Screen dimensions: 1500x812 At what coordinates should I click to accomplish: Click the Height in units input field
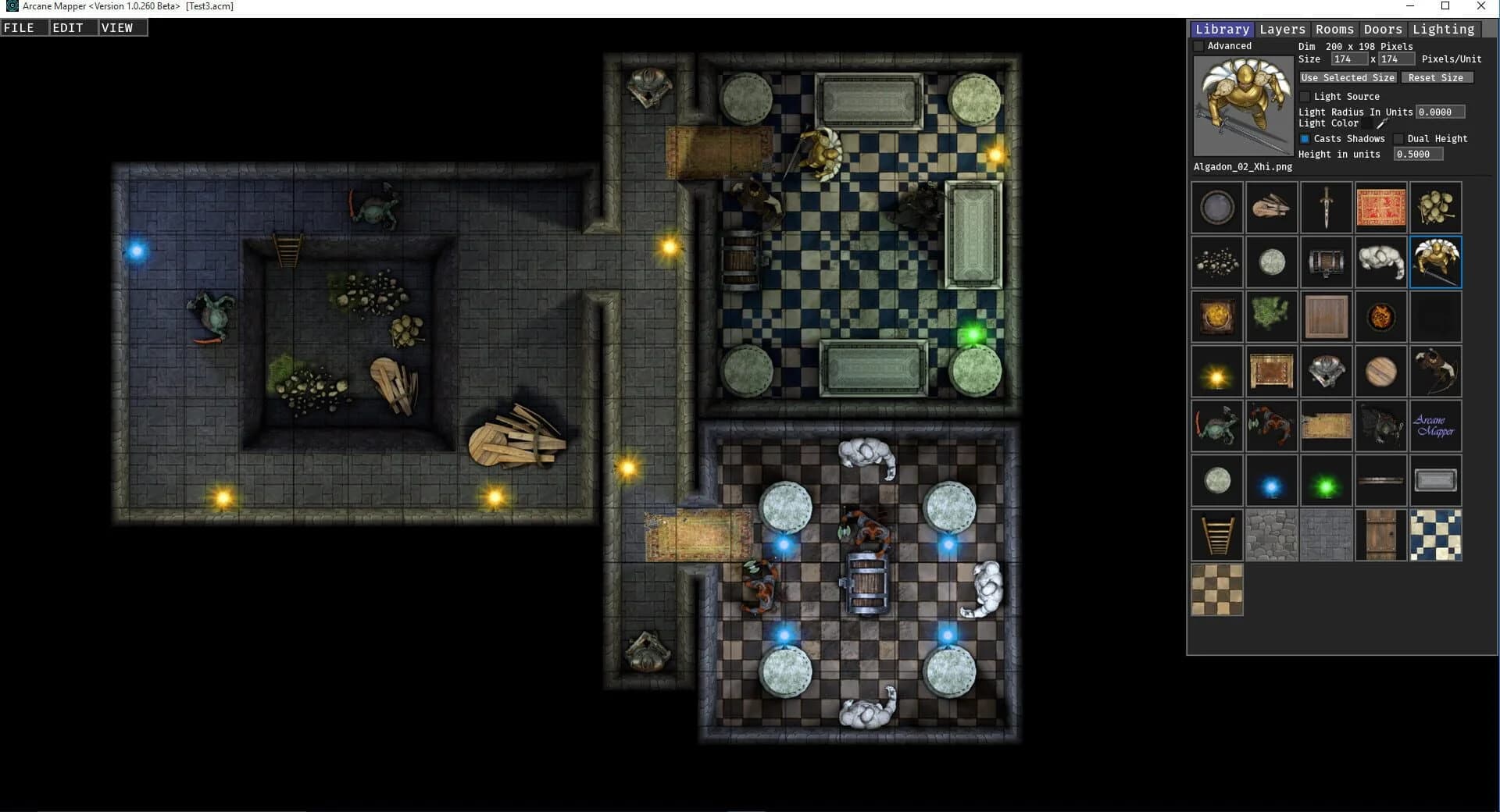pos(1418,154)
